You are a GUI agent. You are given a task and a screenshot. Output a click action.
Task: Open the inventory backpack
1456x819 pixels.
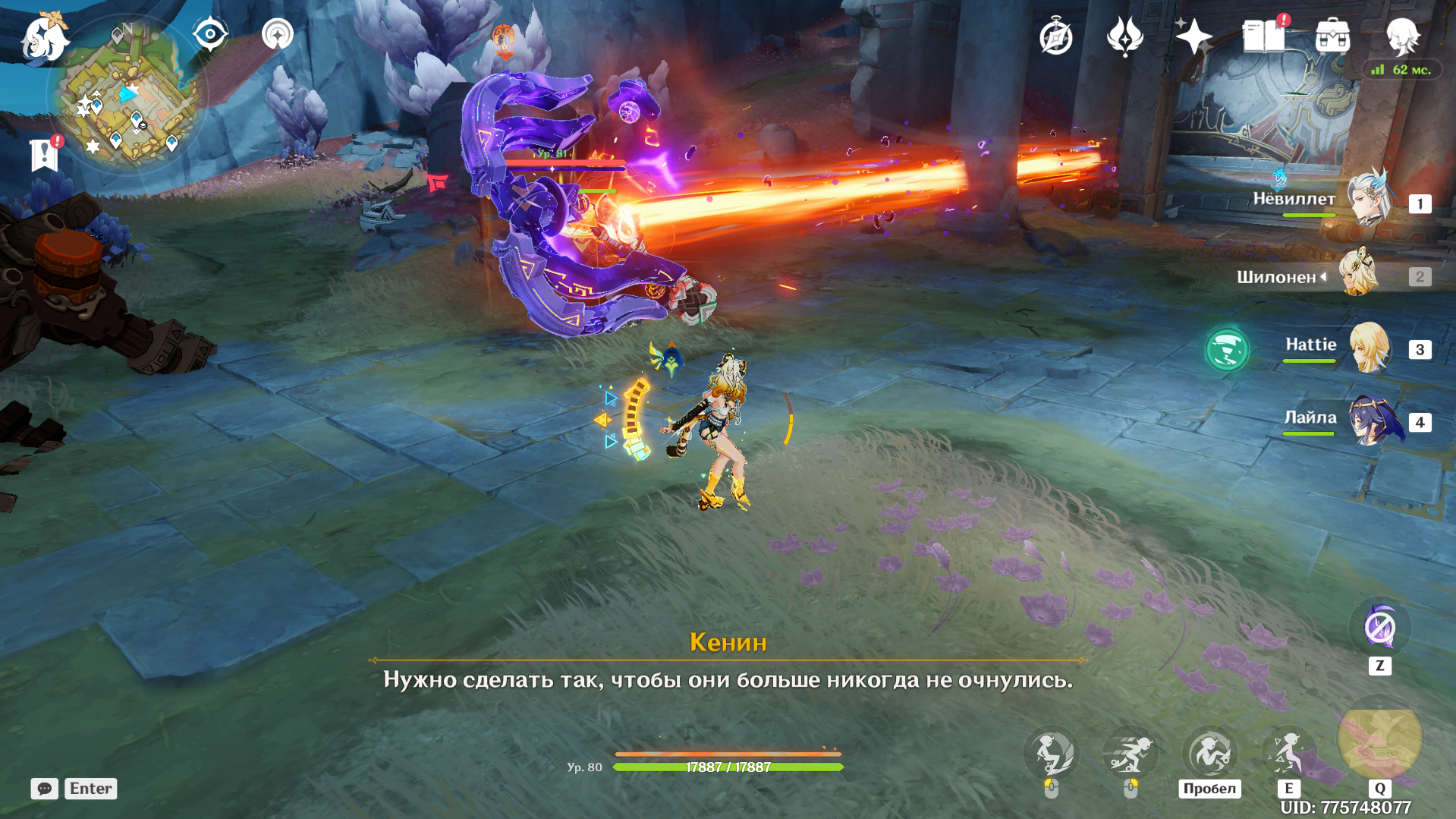(1332, 36)
